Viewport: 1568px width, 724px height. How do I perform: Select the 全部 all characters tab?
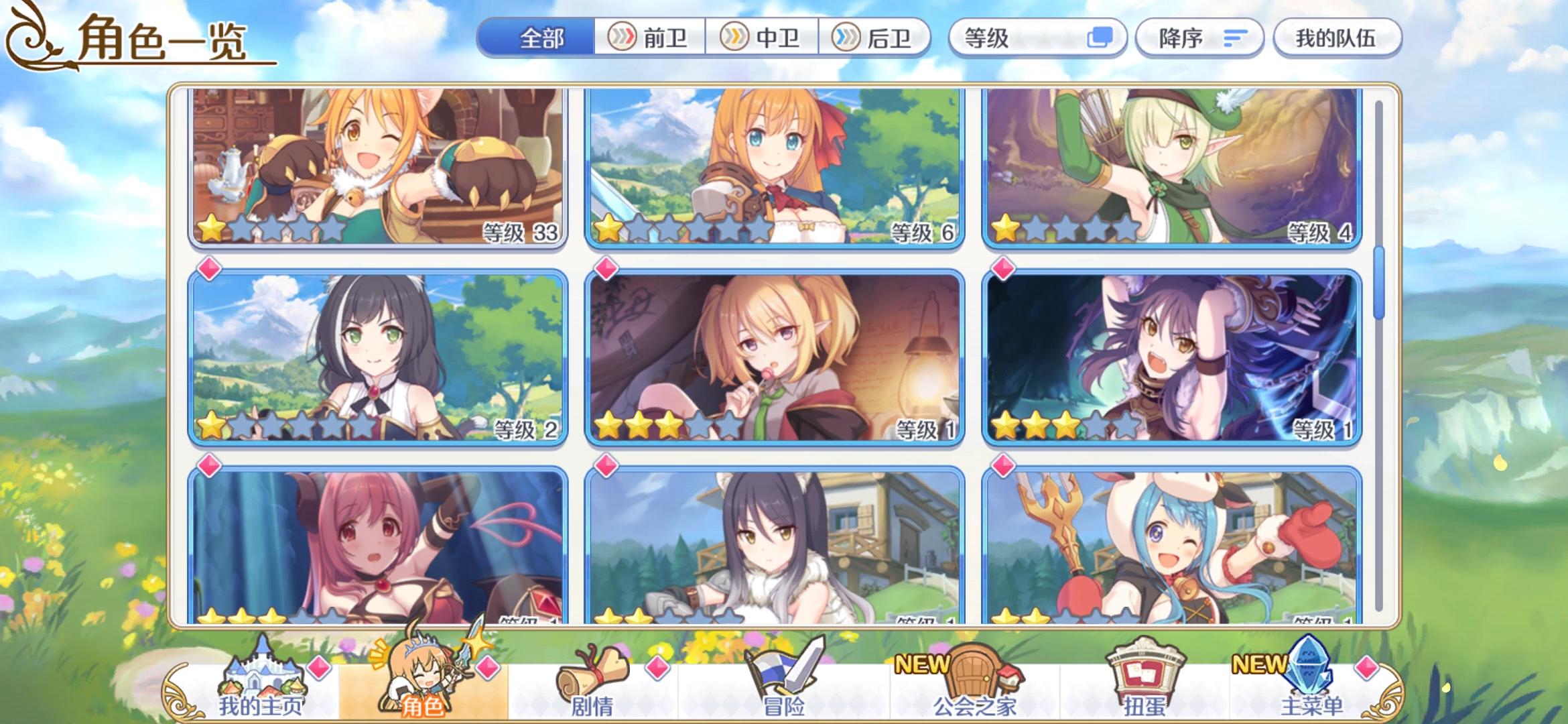(x=536, y=38)
